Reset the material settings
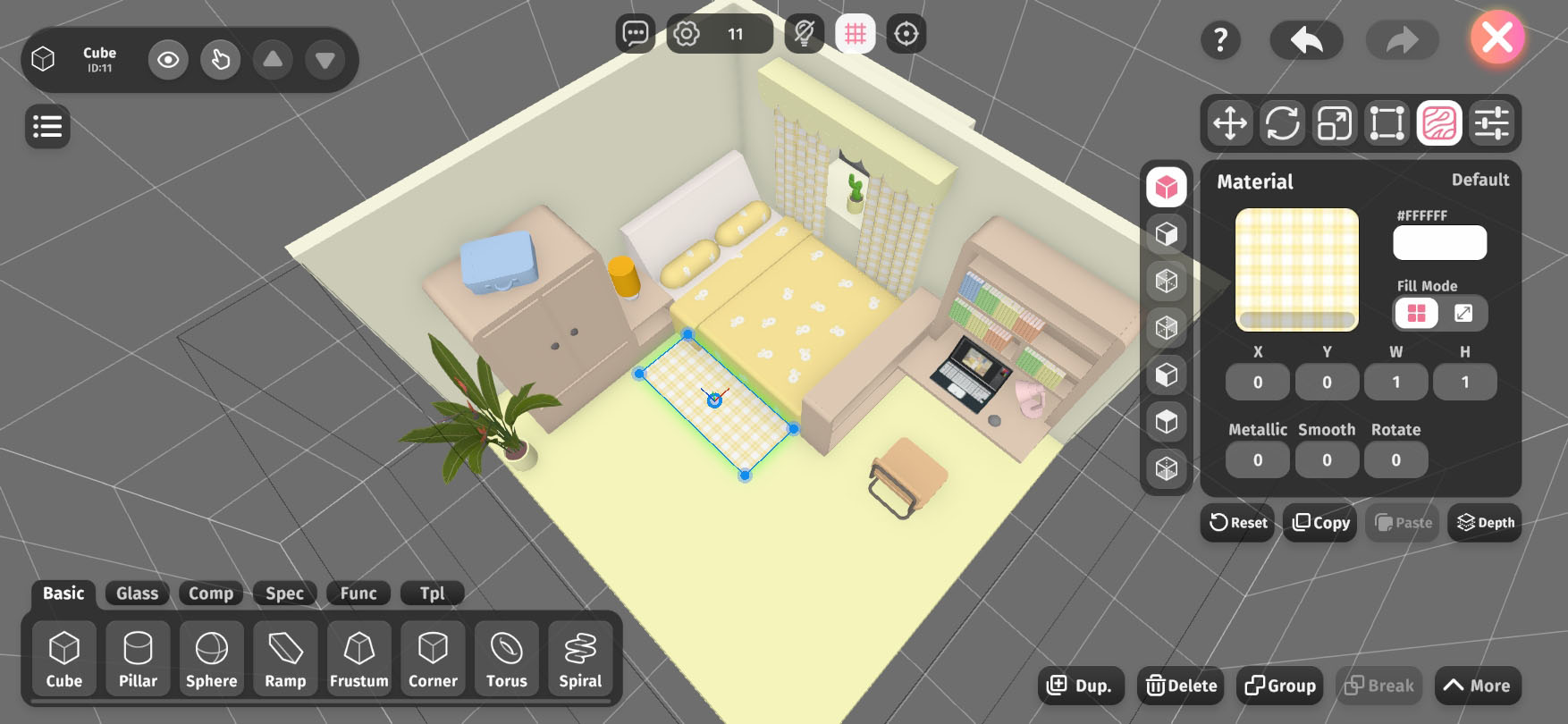The image size is (1568, 724). pos(1238,523)
